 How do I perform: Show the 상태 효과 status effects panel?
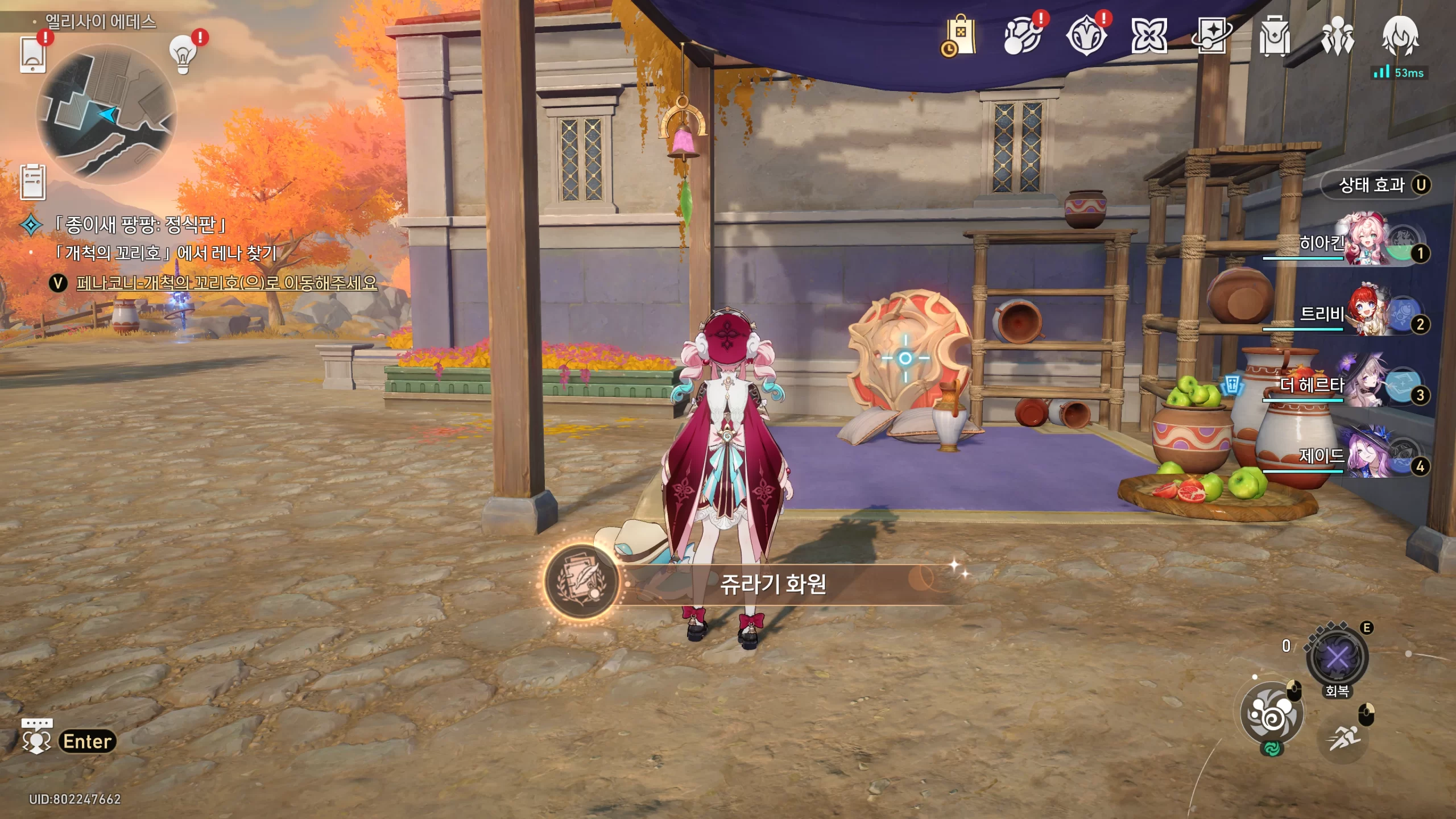coord(1375,185)
